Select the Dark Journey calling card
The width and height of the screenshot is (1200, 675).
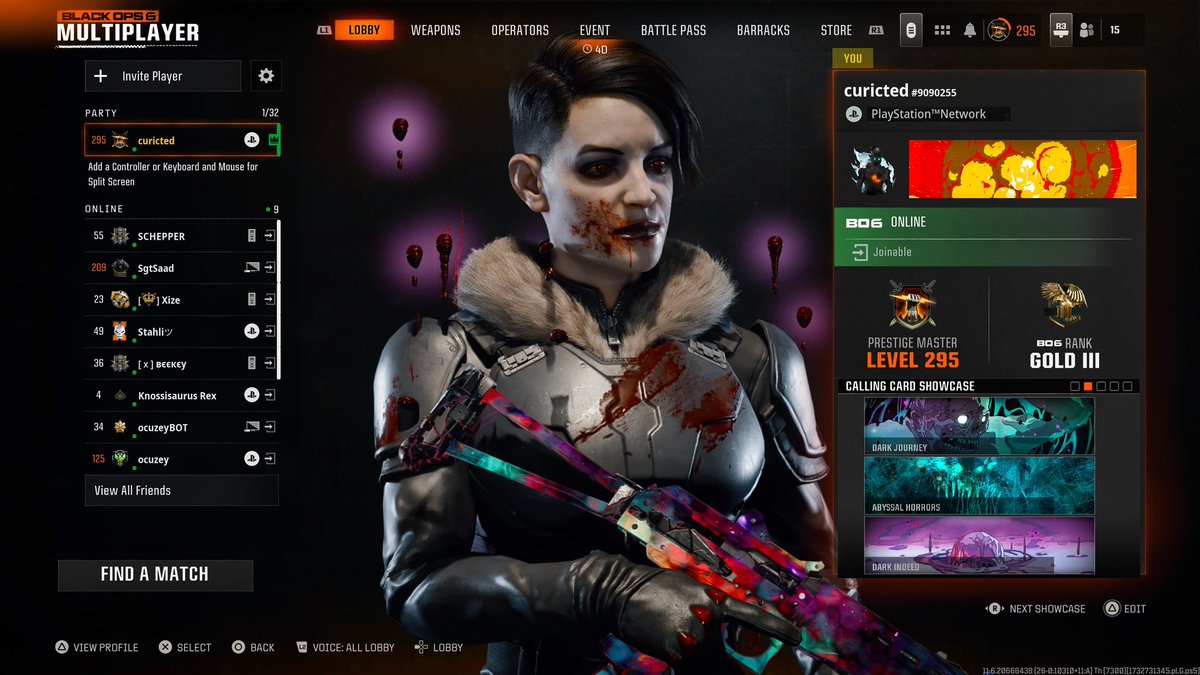[x=979, y=426]
